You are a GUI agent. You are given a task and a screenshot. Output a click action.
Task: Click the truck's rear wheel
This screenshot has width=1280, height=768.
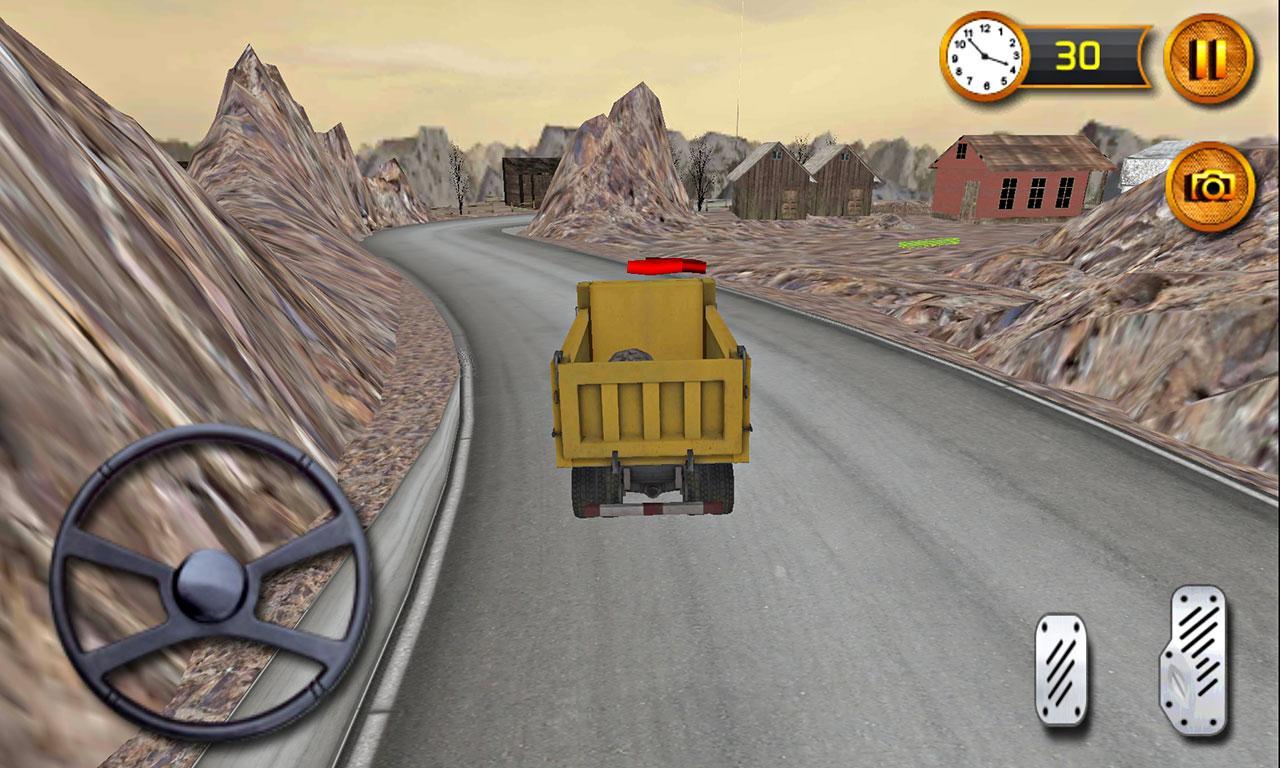(x=590, y=490)
